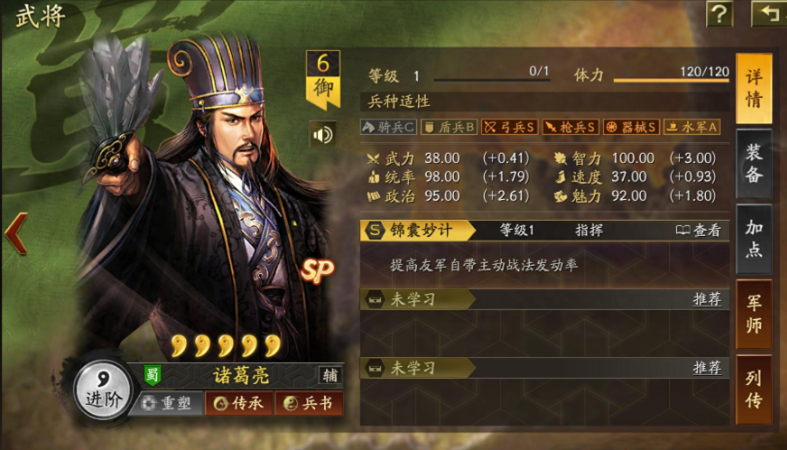Open the help question mark button

point(720,14)
